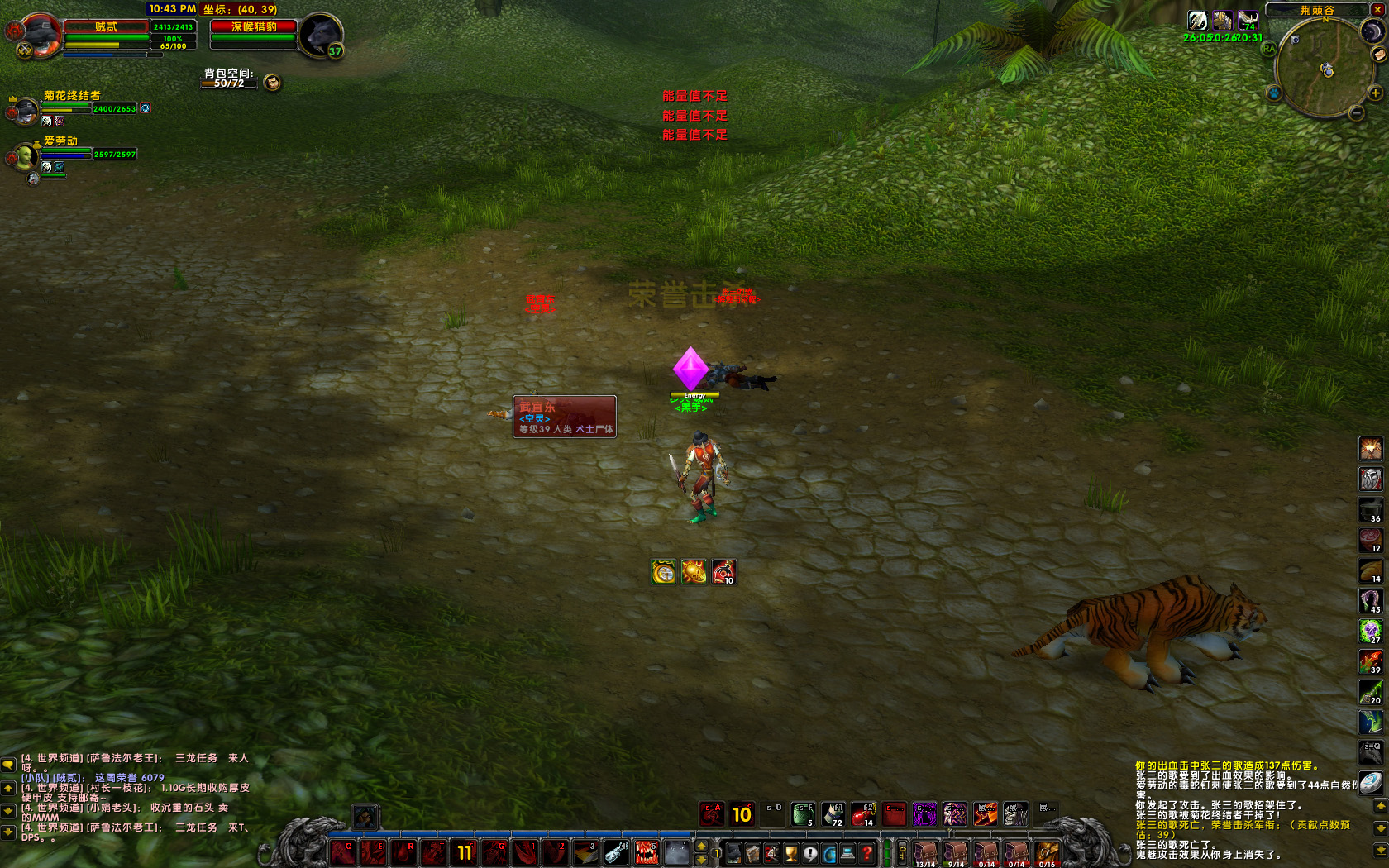Use the key item in slot 4
This screenshot has height=868, width=1389.
click(x=615, y=852)
